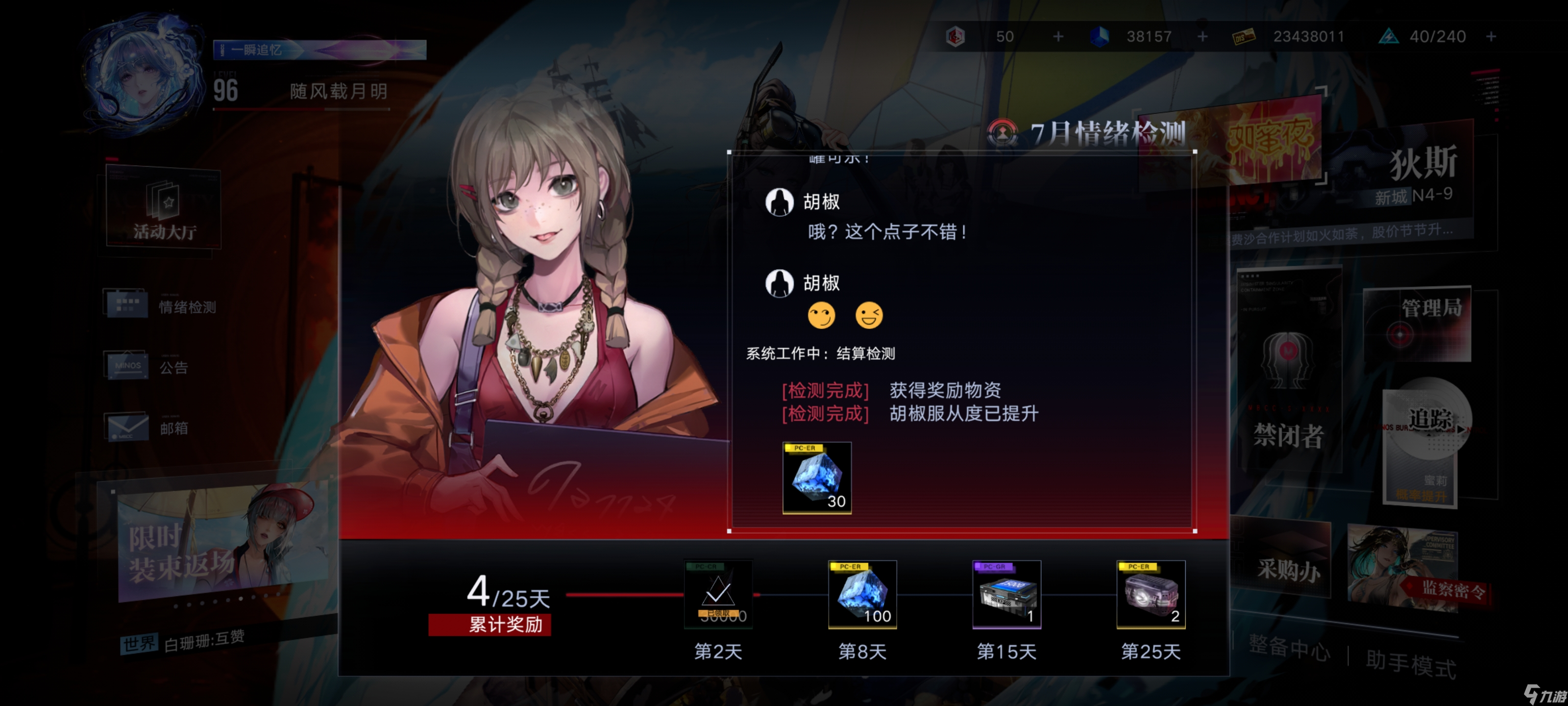This screenshot has height=706, width=1568.
Task: Select the day 8 crystal reward
Action: 862,594
